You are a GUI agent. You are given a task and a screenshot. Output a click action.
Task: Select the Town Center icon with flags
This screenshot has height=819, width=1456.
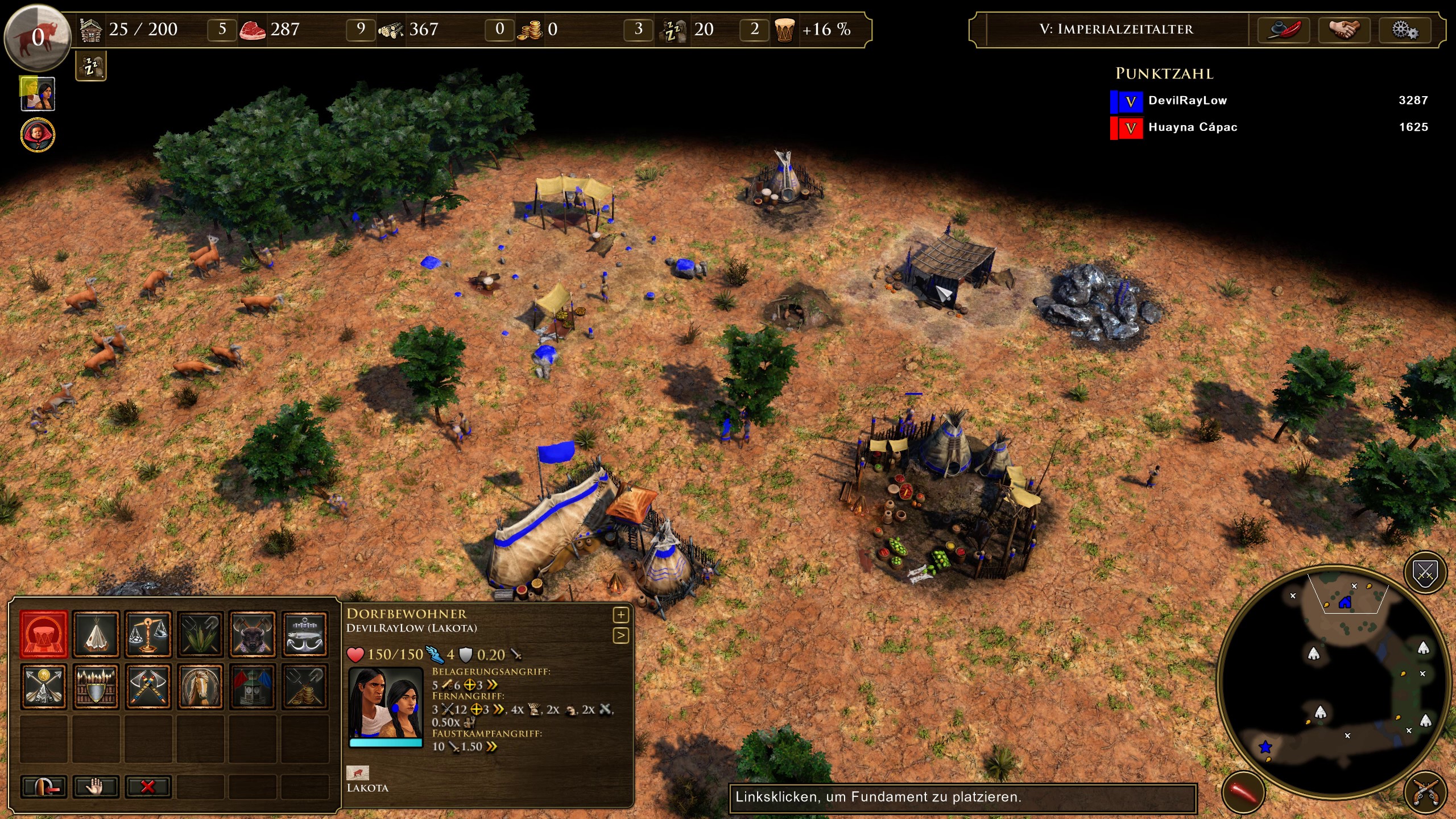(x=253, y=686)
